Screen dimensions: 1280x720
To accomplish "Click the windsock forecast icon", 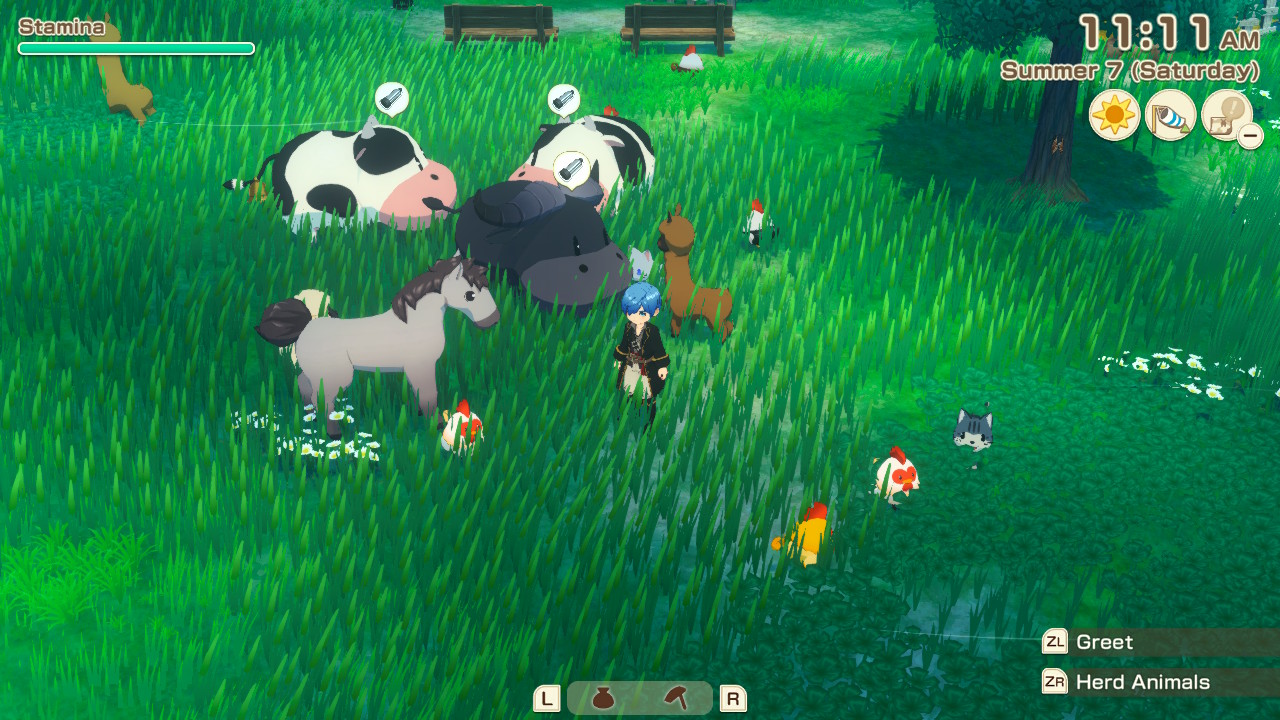I will [1170, 116].
